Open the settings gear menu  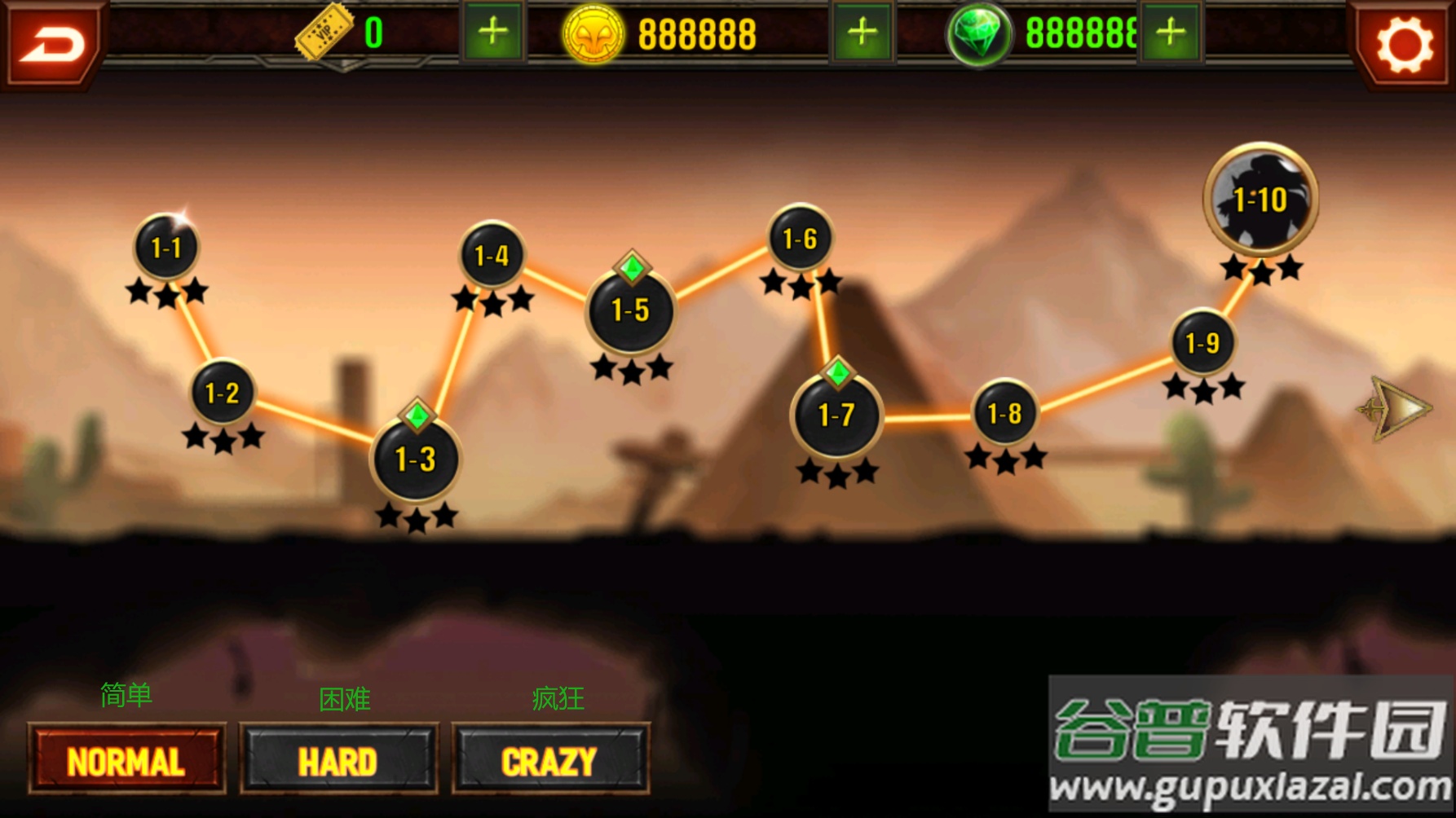1405,44
